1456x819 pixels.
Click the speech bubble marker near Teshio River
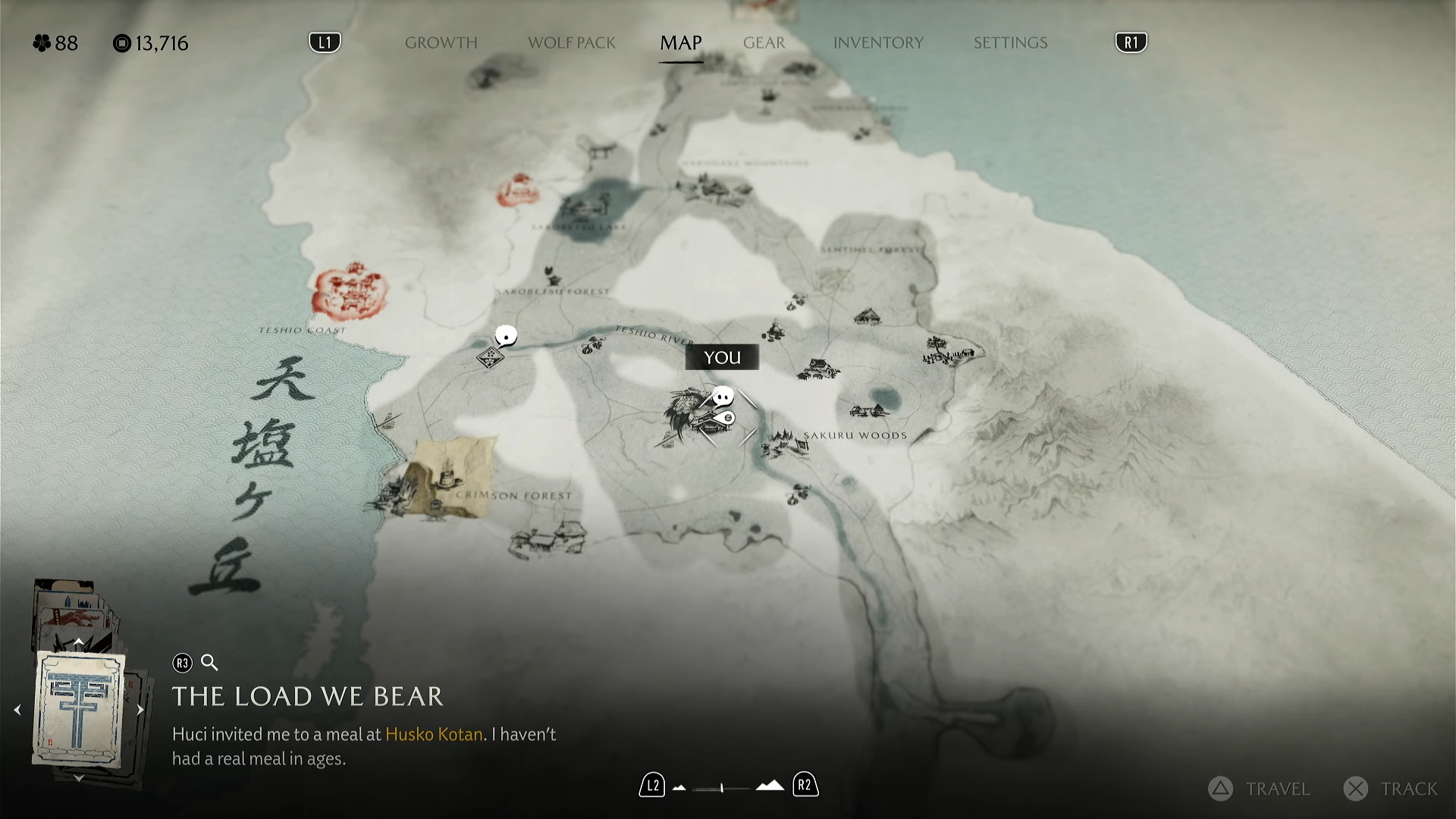pos(506,335)
